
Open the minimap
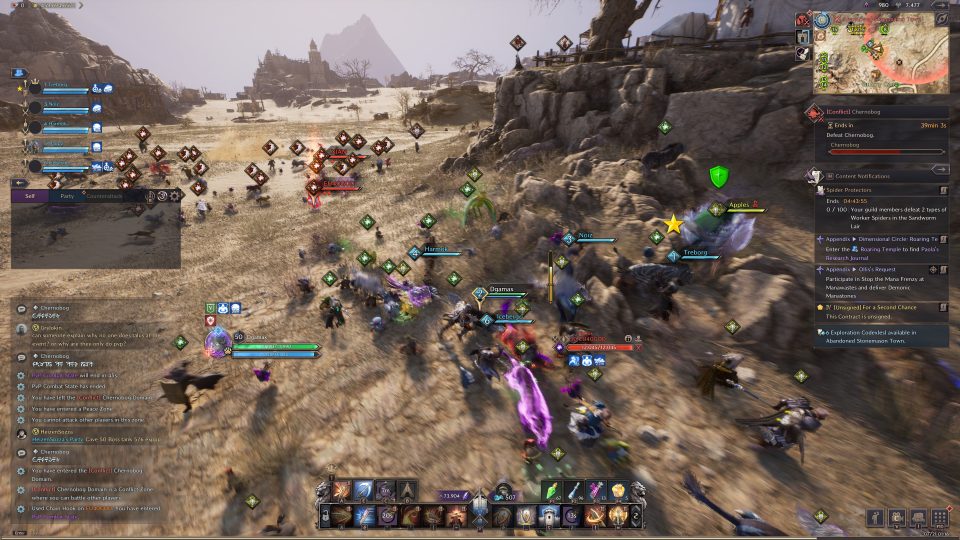[x=881, y=49]
